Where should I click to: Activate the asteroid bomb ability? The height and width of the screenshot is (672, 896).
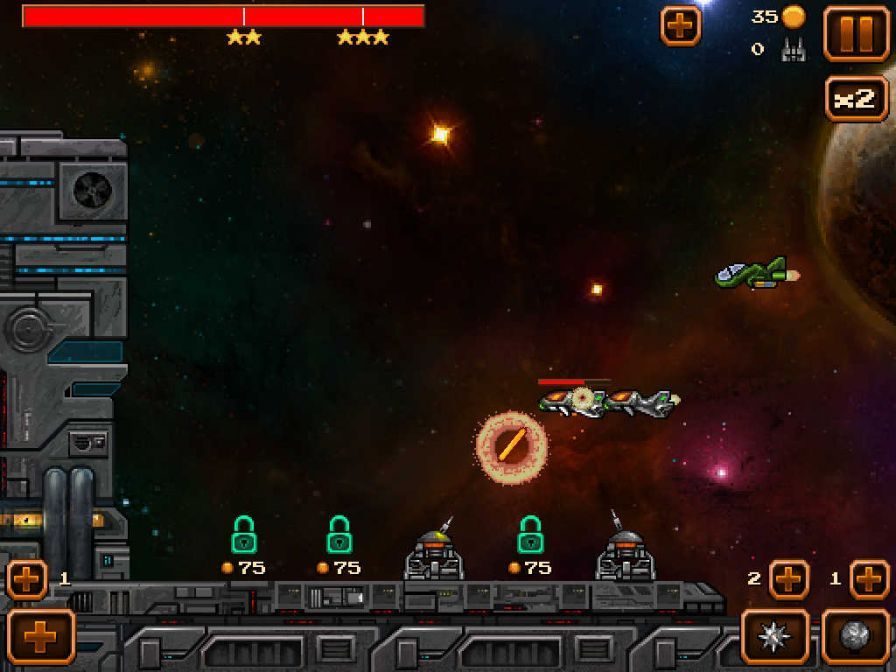(x=855, y=636)
